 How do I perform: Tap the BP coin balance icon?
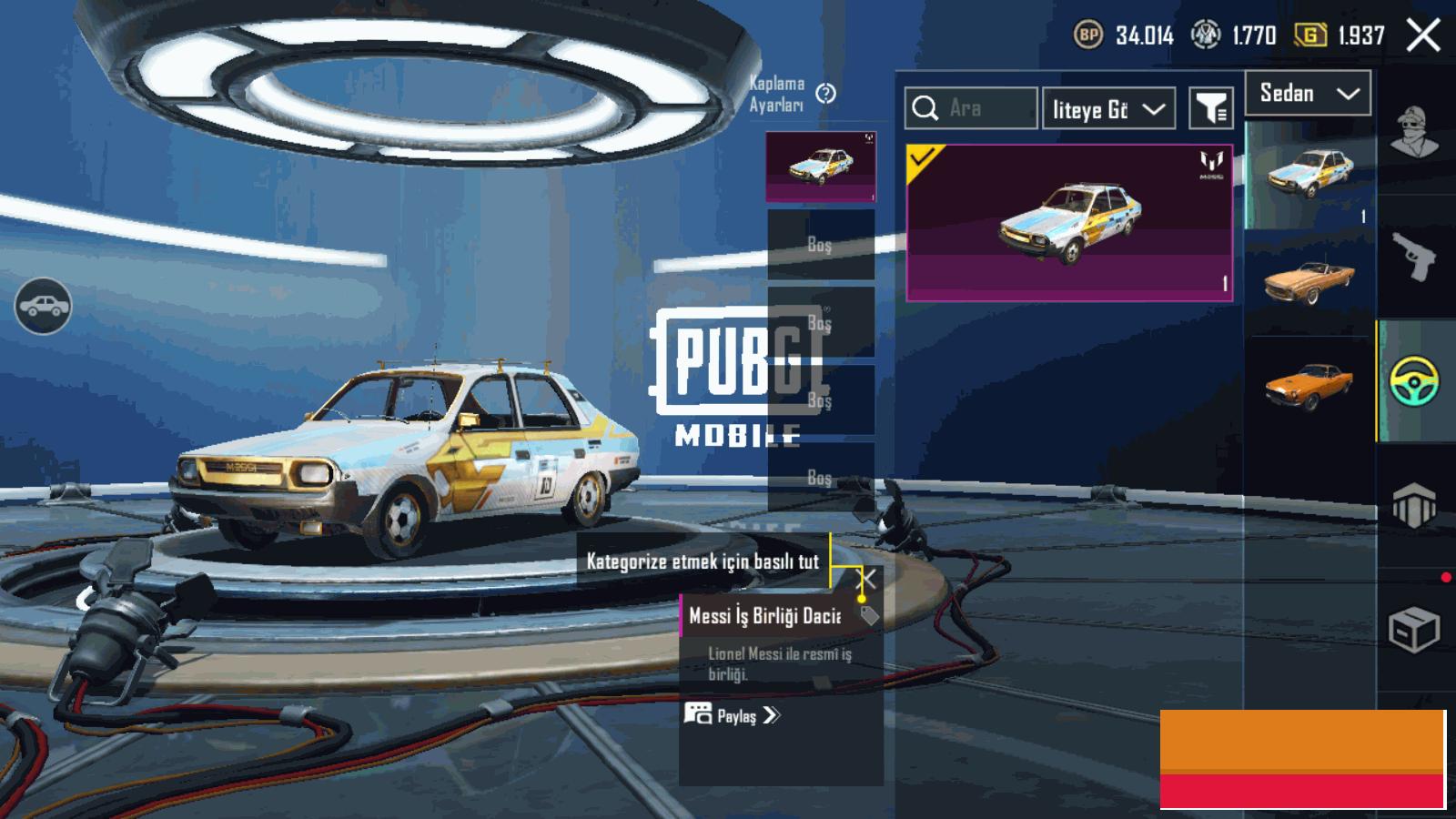point(1088,35)
